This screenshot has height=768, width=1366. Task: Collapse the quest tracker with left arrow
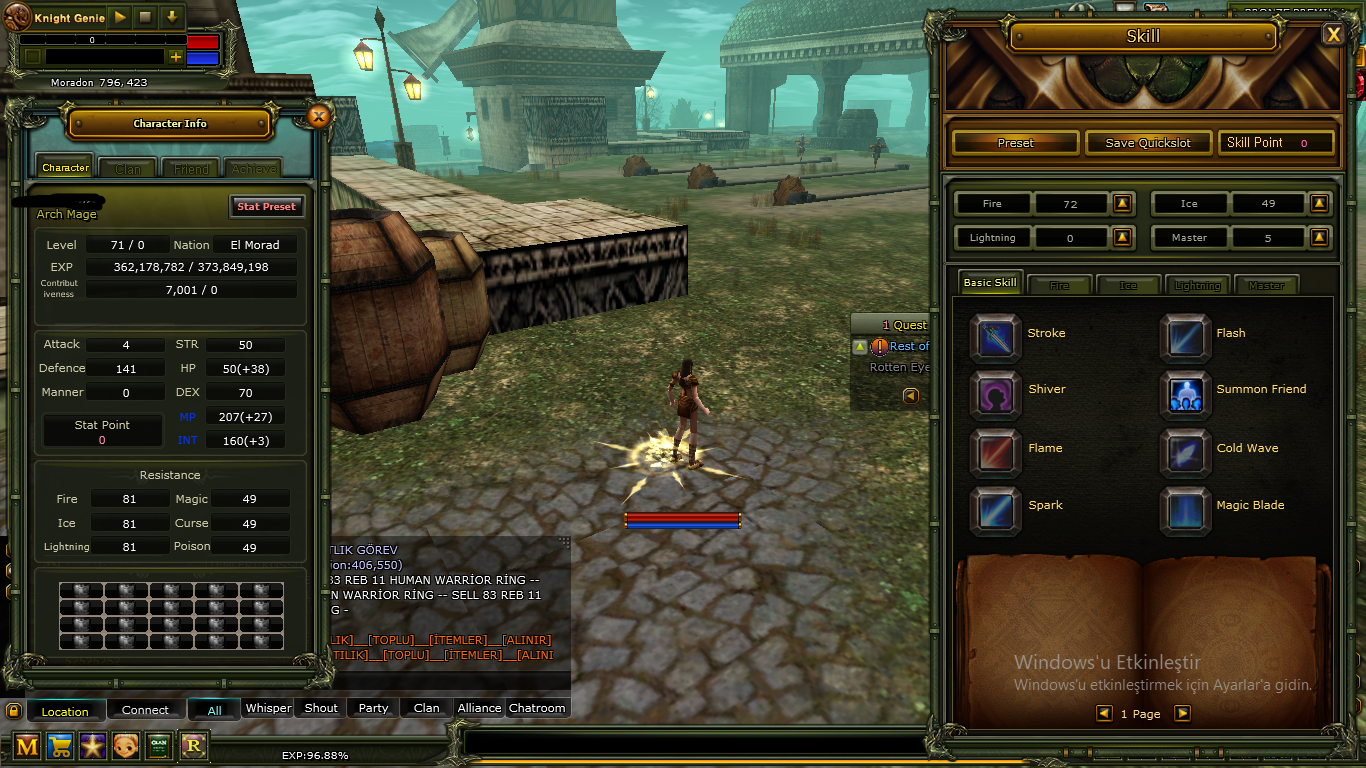909,395
